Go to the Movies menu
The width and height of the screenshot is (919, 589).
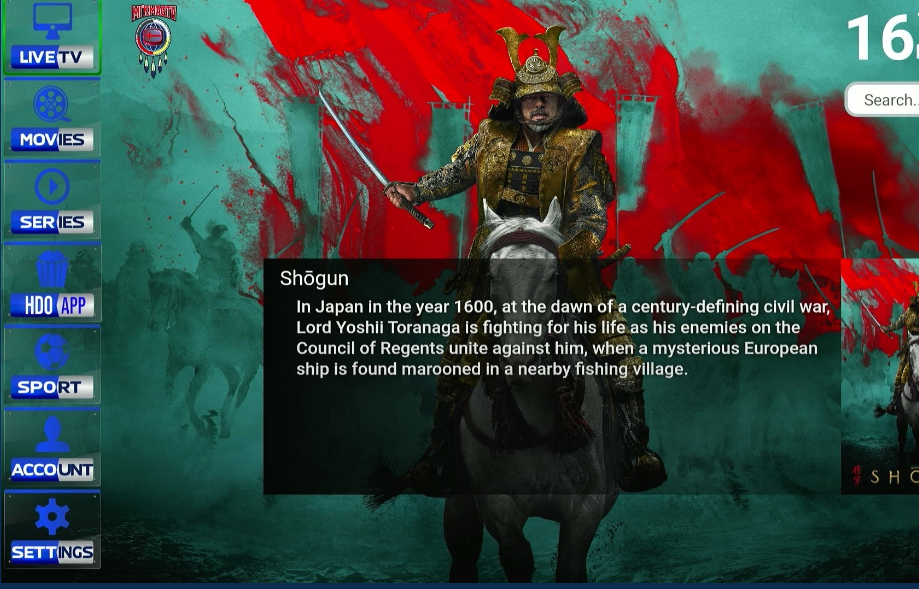52,119
